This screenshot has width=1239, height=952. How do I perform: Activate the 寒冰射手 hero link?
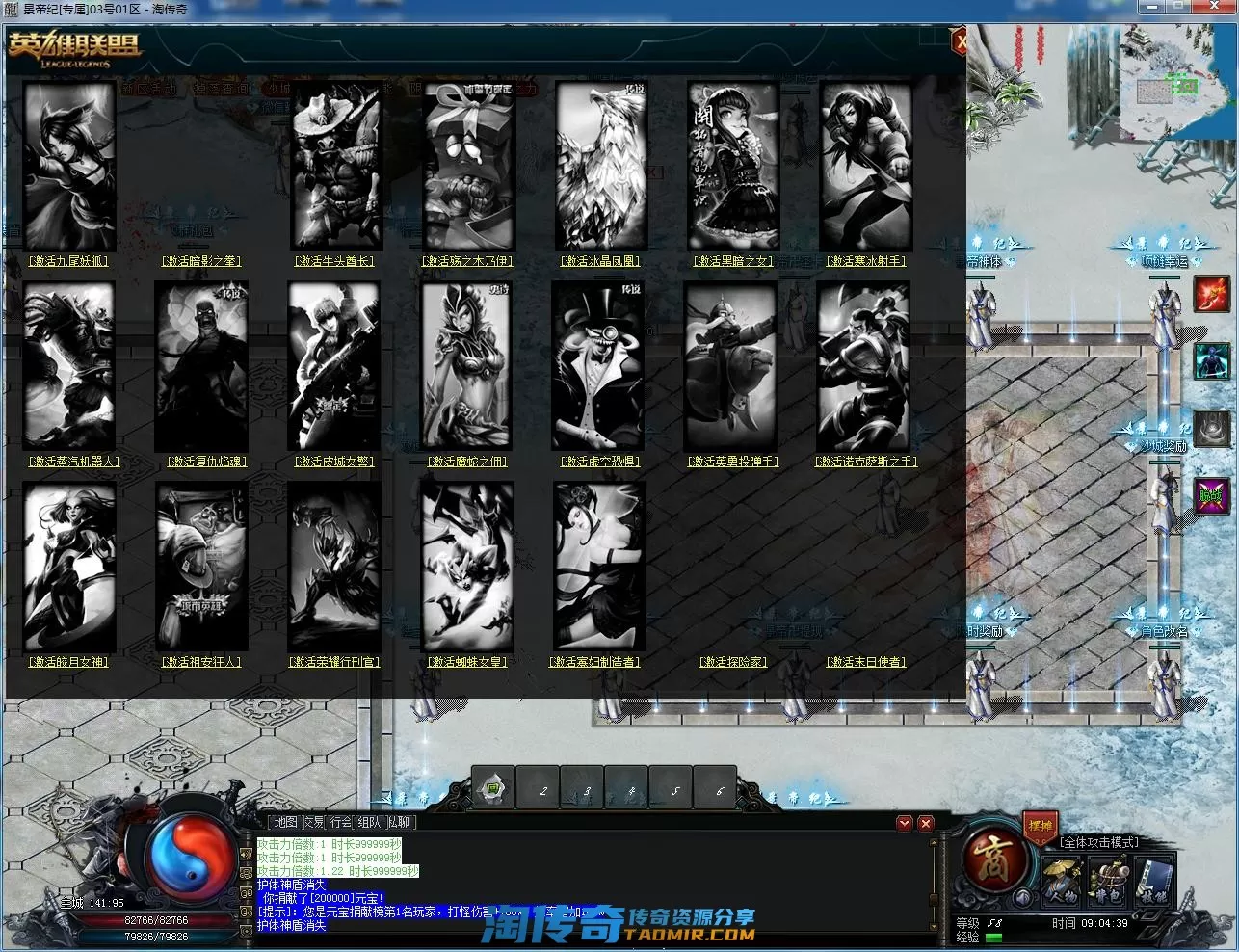coord(866,261)
